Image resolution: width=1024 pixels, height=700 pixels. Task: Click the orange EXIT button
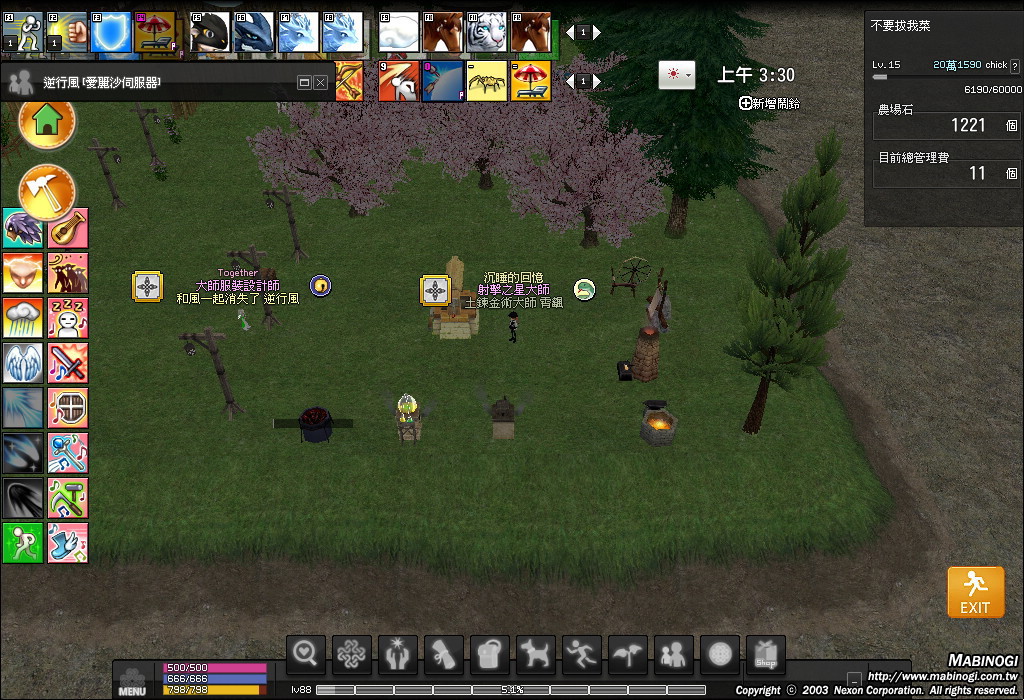975,592
